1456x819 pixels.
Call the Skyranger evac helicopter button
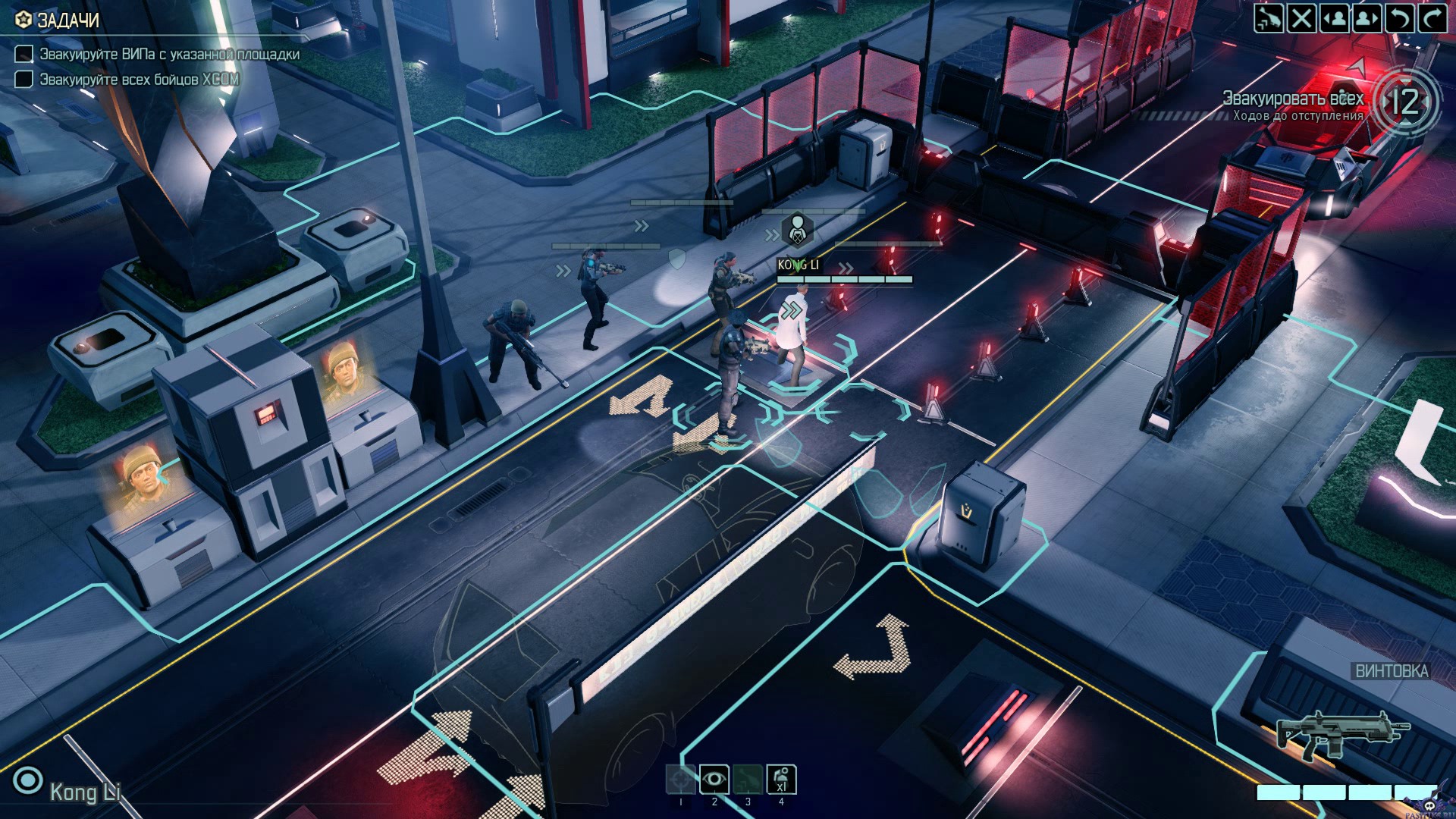click(x=1268, y=18)
